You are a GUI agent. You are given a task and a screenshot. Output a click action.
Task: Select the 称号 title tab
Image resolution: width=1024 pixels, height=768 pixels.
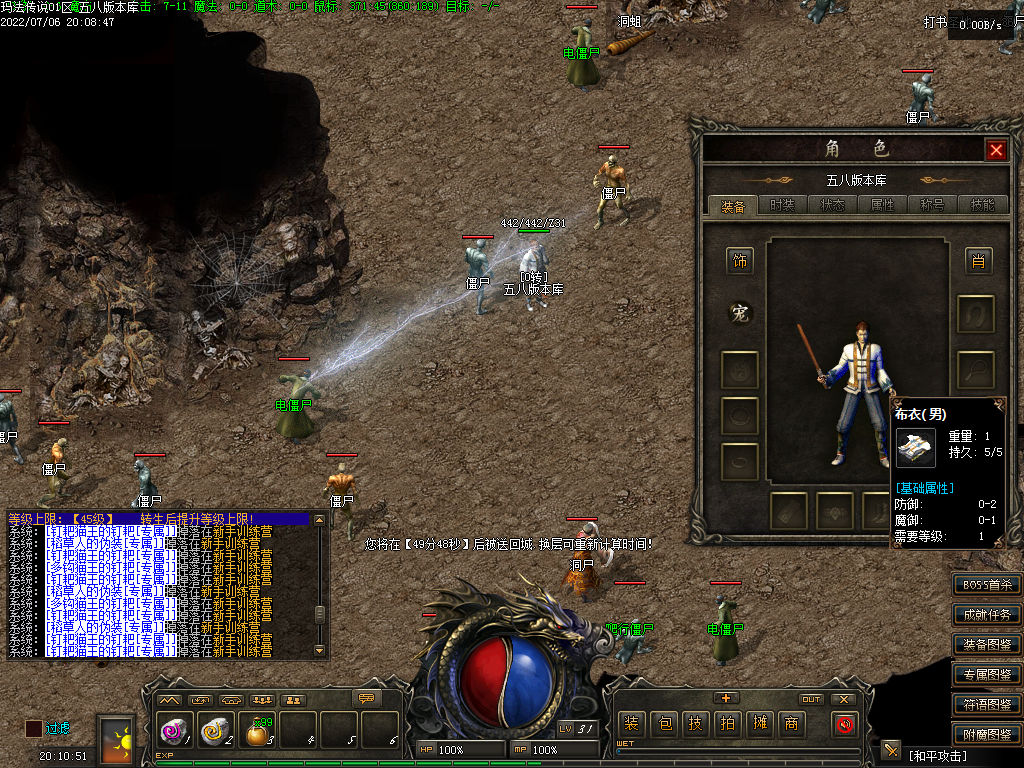tap(932, 206)
